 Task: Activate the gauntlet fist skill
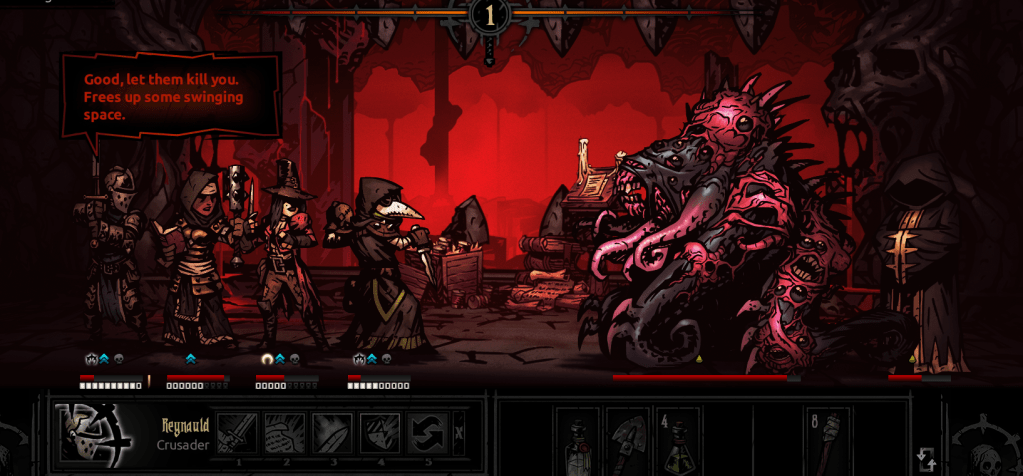[x=284, y=433]
